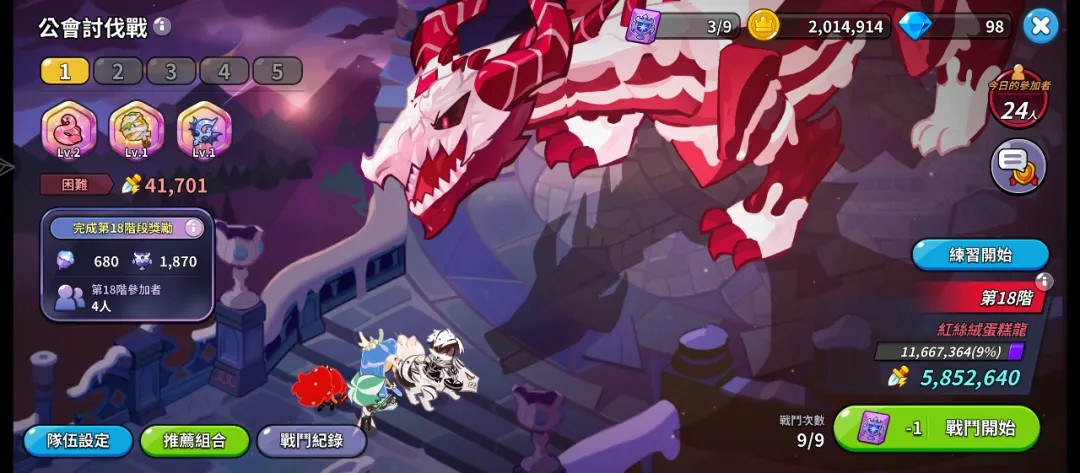View today's 24 participants
Viewport: 1080px width, 473px height.
click(x=1018, y=102)
